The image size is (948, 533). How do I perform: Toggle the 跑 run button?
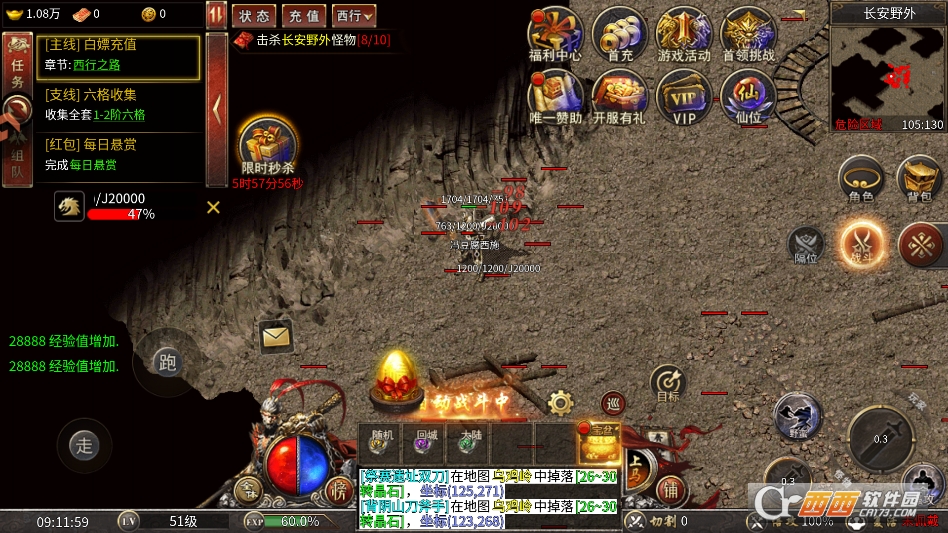[x=167, y=362]
